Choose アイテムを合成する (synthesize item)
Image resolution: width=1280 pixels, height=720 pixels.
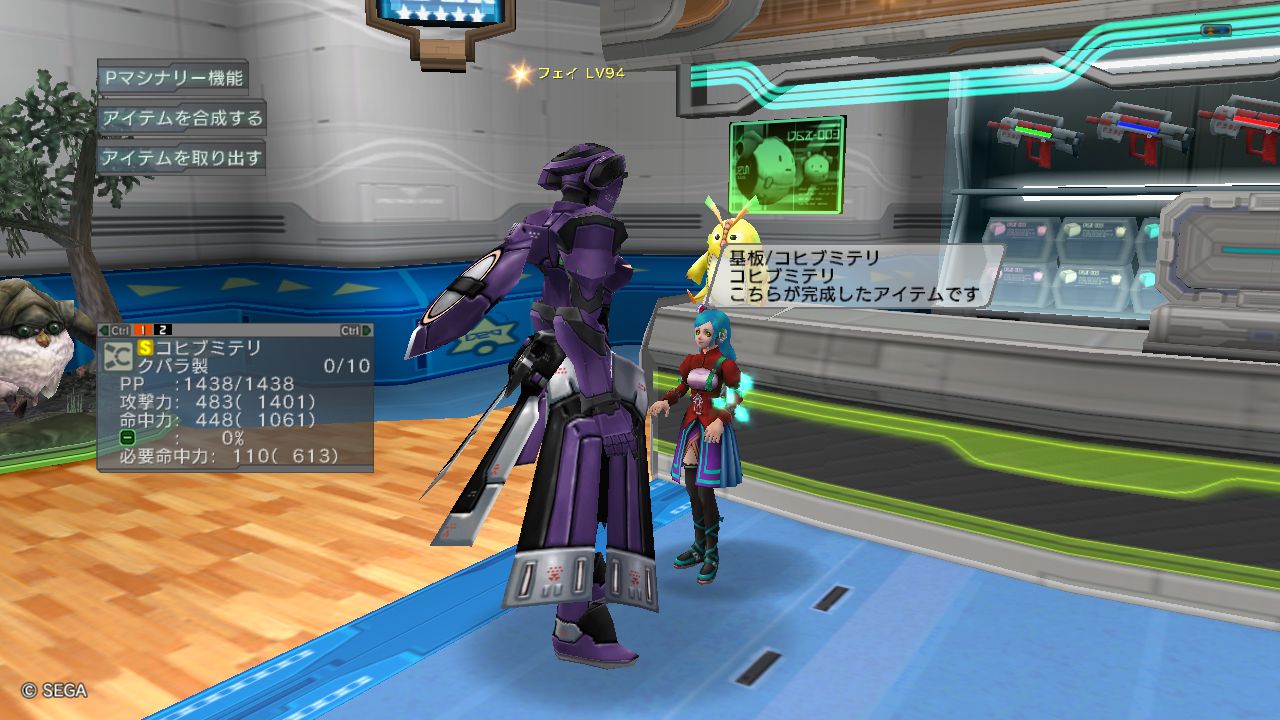click(181, 118)
